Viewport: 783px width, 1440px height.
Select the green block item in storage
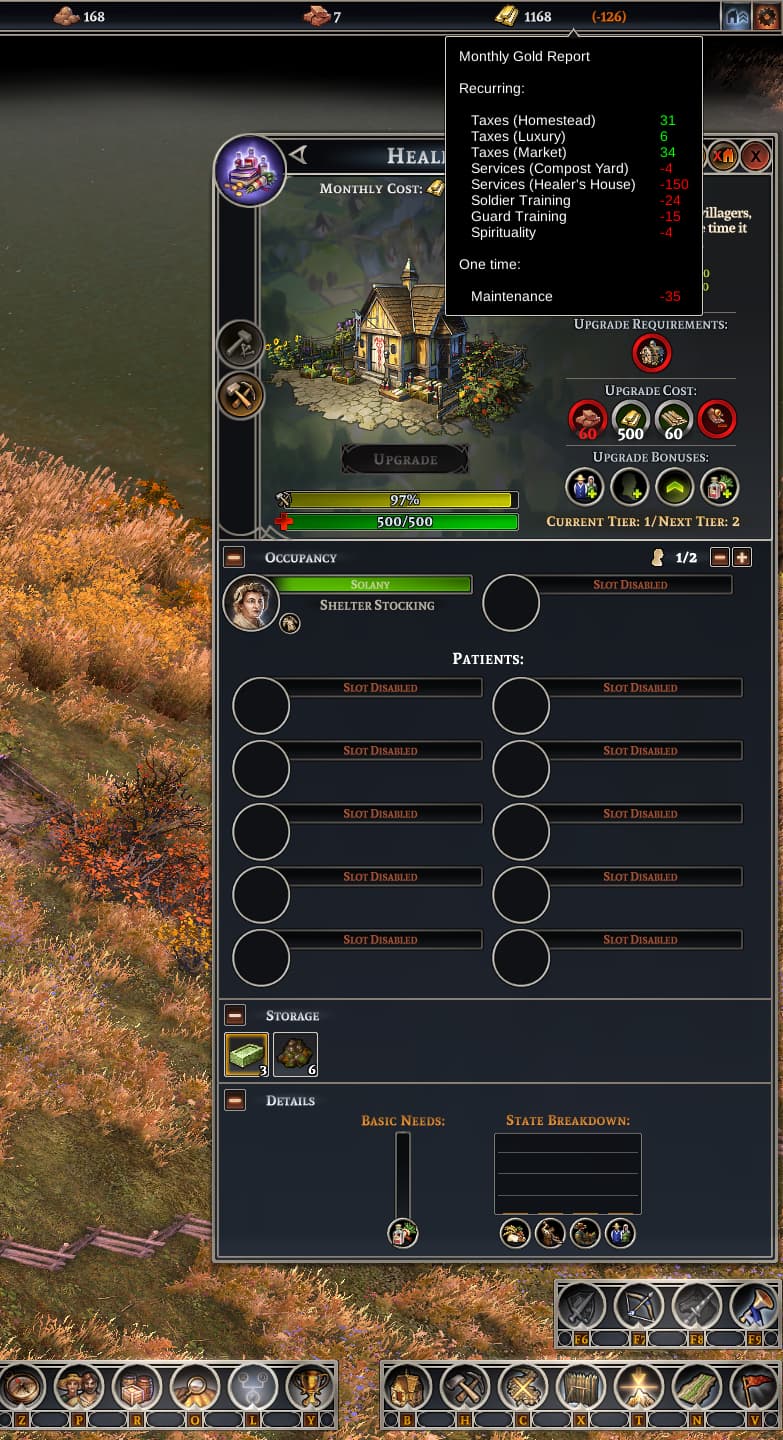pyautogui.click(x=246, y=1055)
